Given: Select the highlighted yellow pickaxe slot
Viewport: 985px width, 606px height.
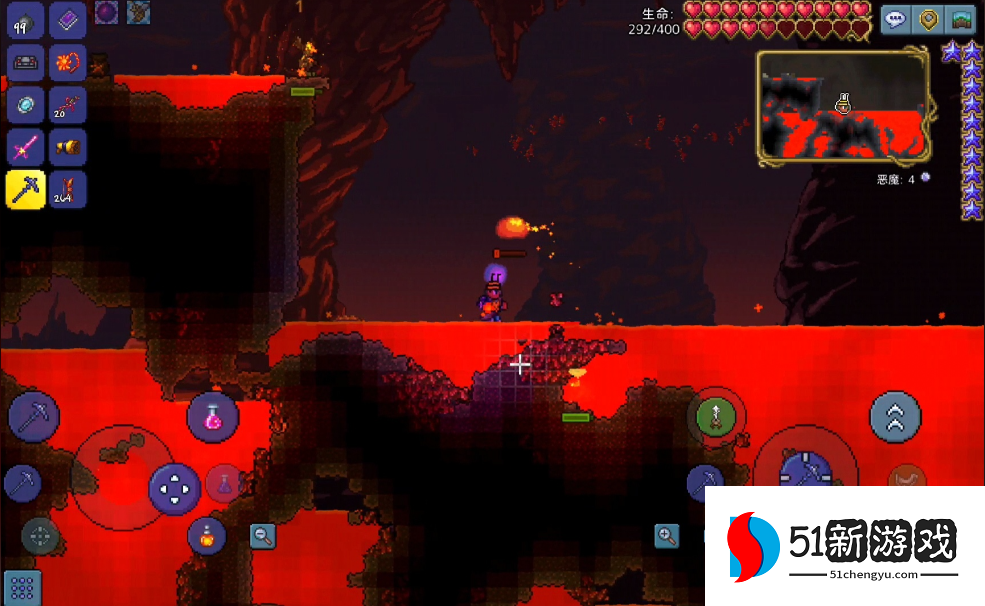Looking at the screenshot, I should pos(24,189).
